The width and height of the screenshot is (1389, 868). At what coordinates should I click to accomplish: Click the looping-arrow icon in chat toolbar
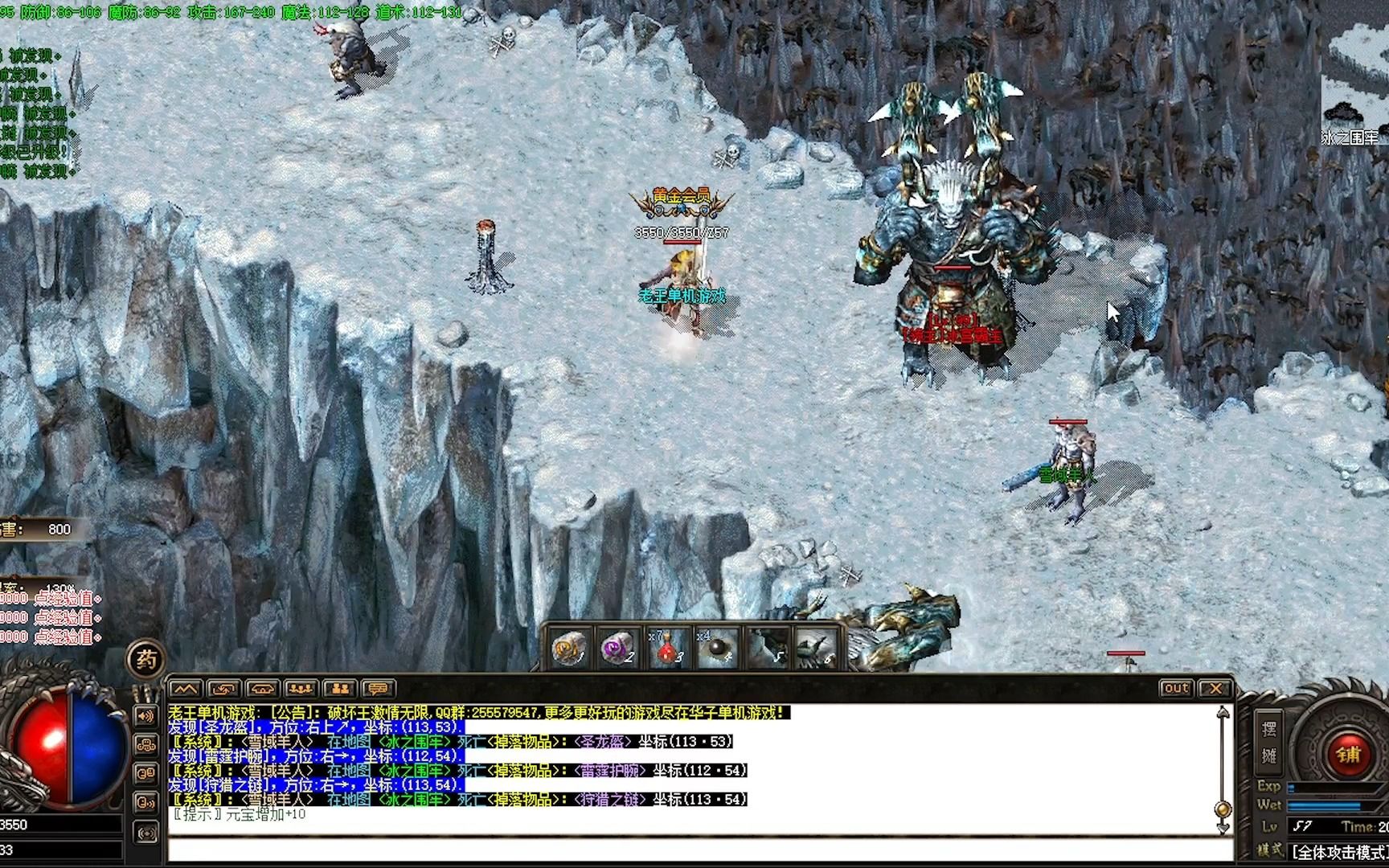click(225, 689)
